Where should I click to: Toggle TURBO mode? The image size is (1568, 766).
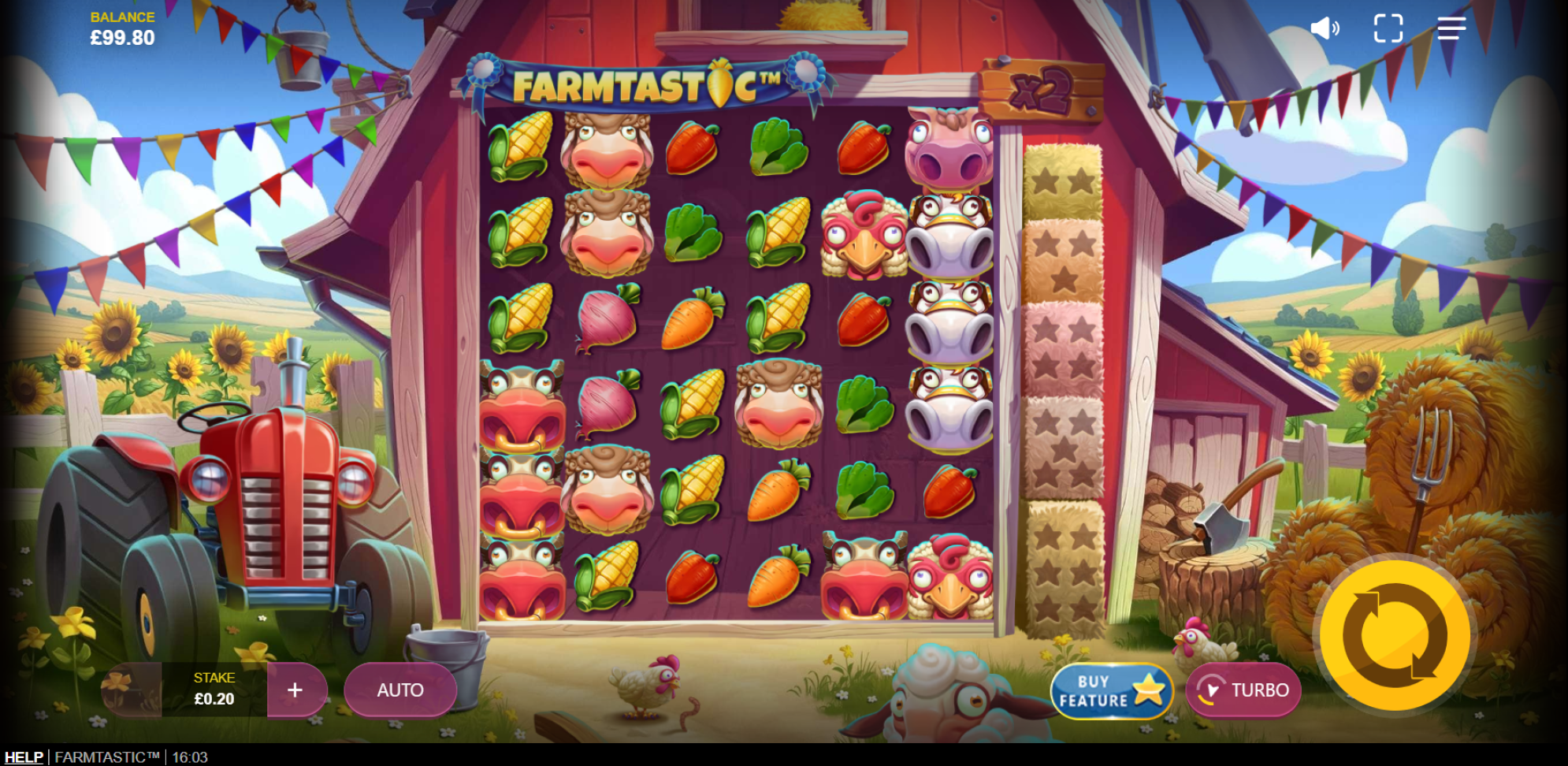tap(1243, 690)
